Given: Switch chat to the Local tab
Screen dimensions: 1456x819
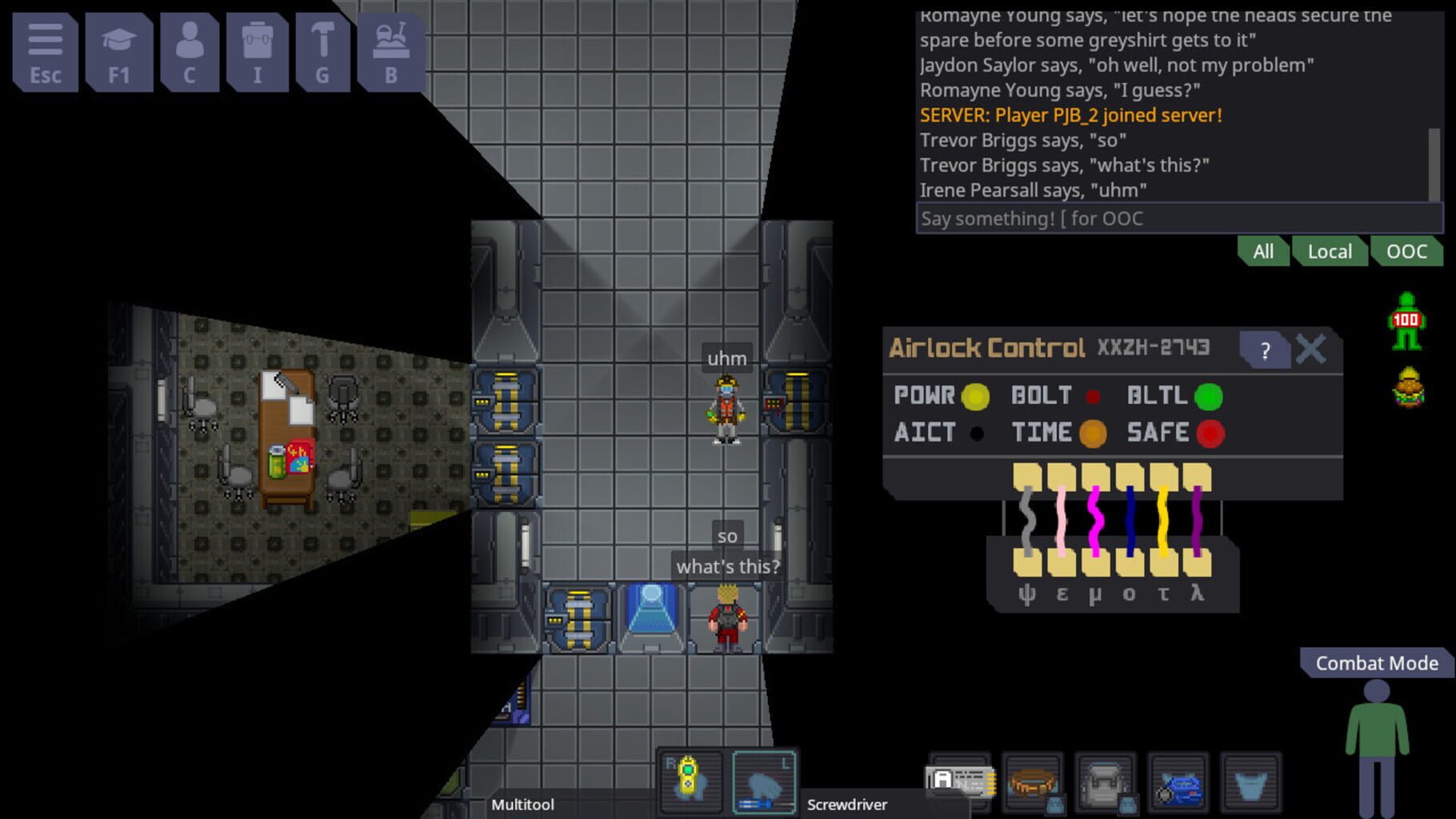Looking at the screenshot, I should coord(1330,251).
